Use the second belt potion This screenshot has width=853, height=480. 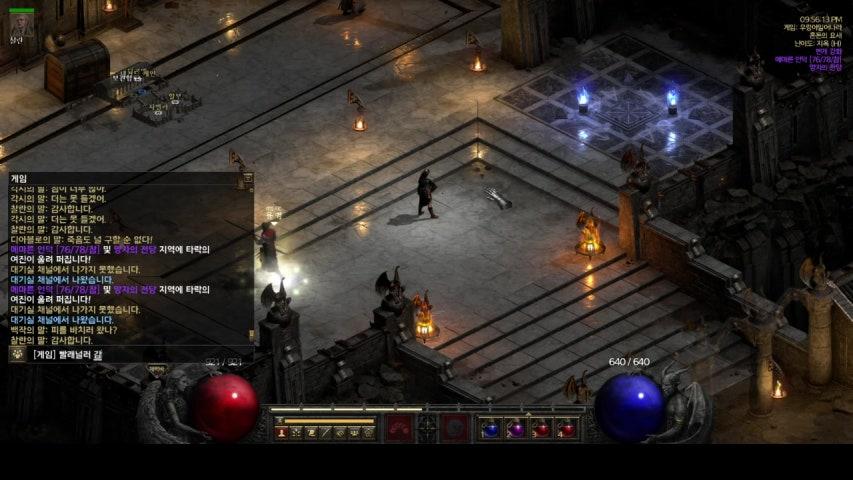pyautogui.click(x=516, y=429)
